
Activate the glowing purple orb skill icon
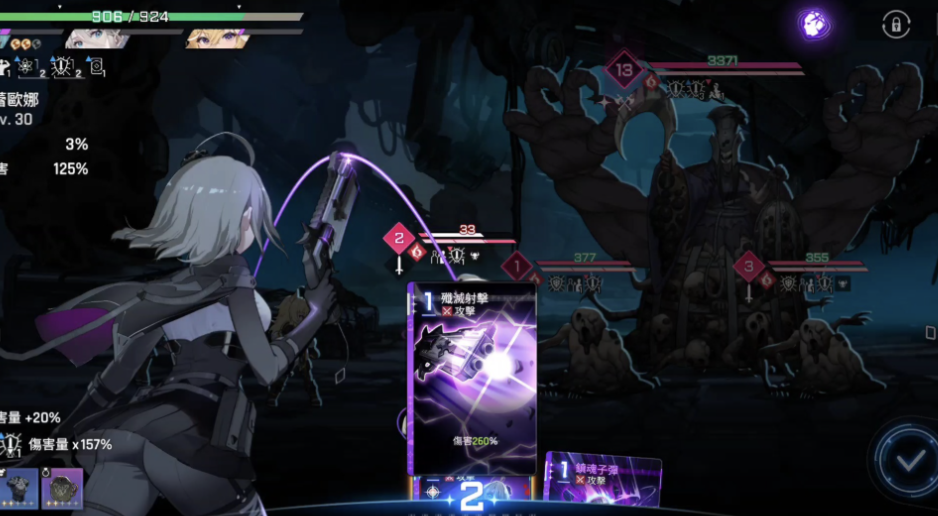click(x=814, y=24)
